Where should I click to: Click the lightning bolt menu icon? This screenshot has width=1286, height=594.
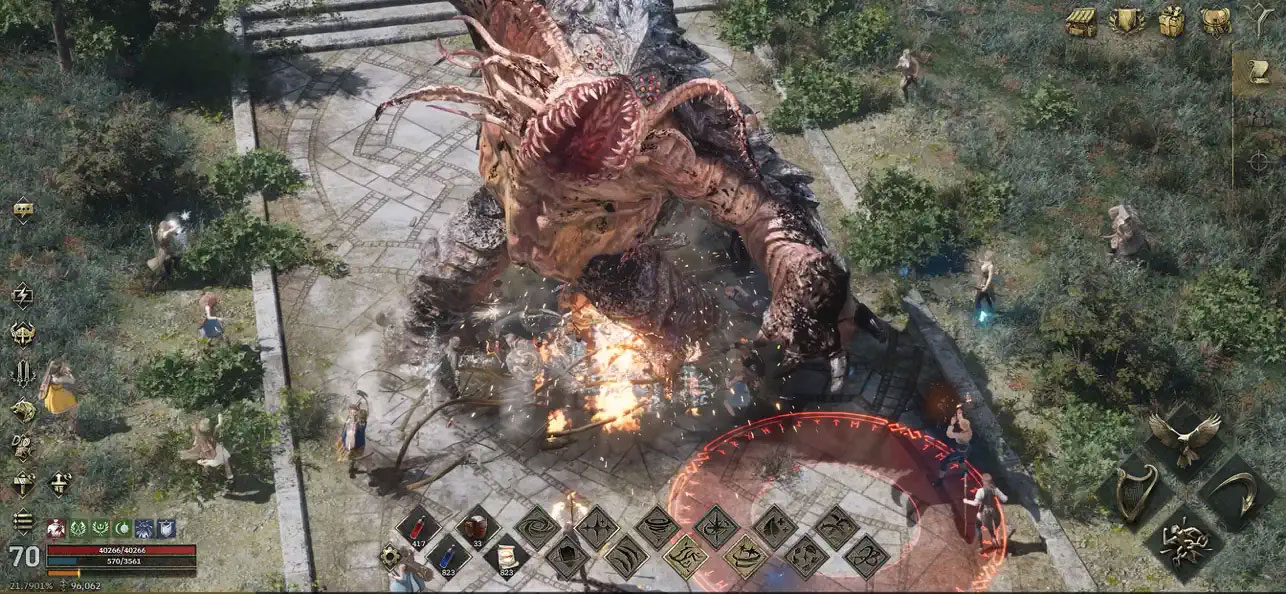(x=22, y=294)
